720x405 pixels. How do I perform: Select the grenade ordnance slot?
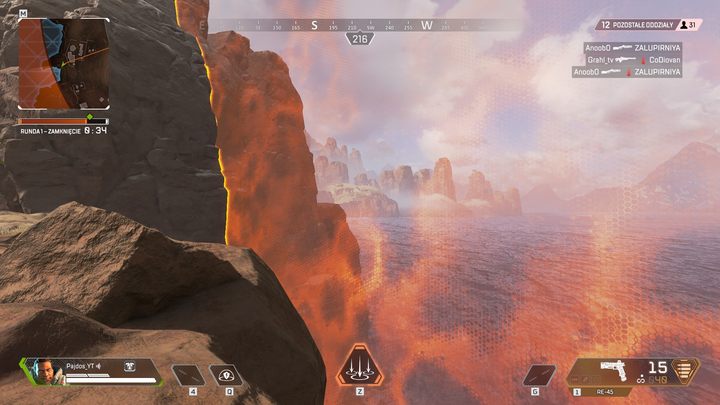pos(539,375)
